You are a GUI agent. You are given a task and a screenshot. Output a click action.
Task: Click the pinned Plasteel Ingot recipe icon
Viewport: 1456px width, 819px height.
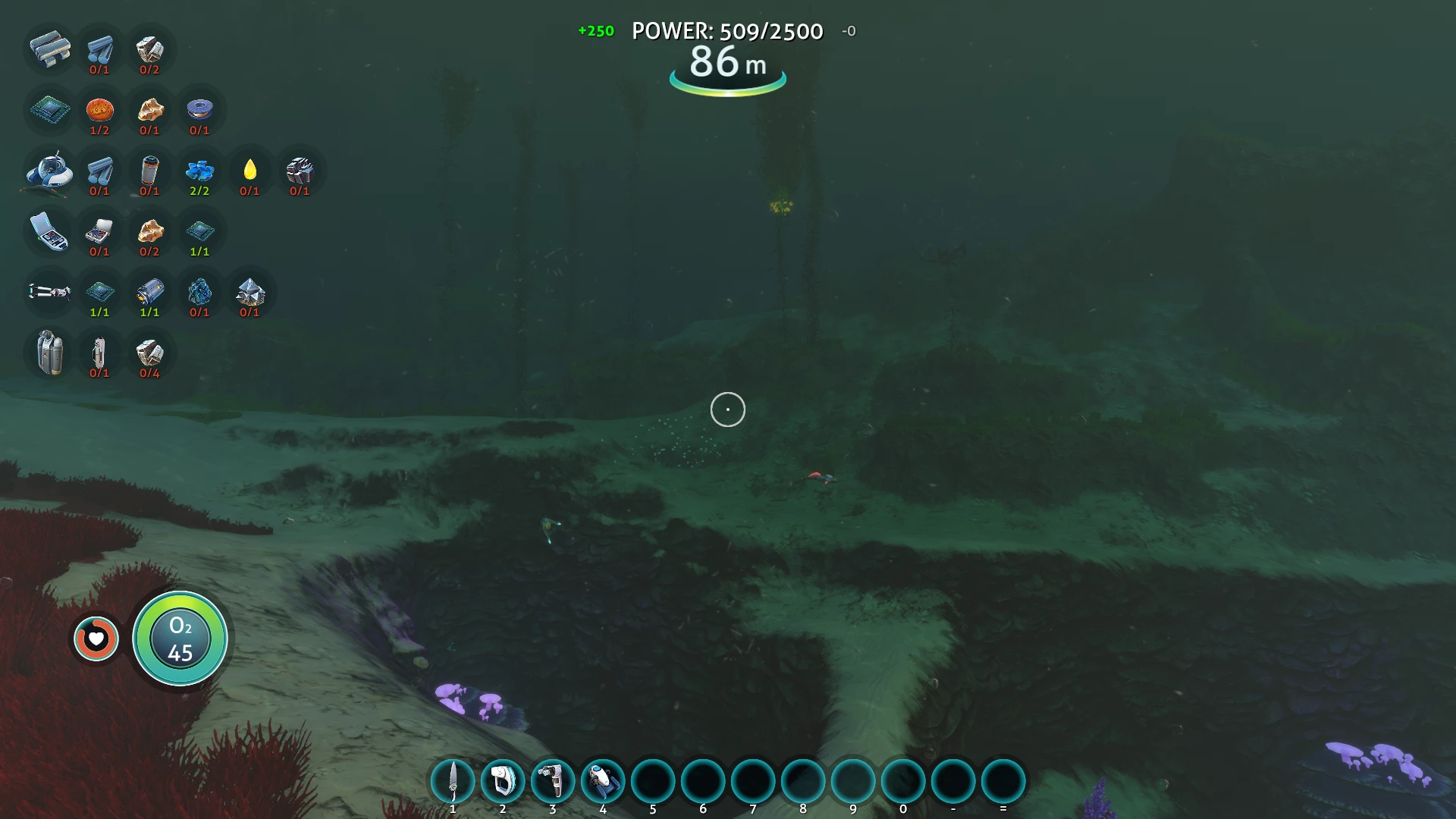click(x=50, y=49)
